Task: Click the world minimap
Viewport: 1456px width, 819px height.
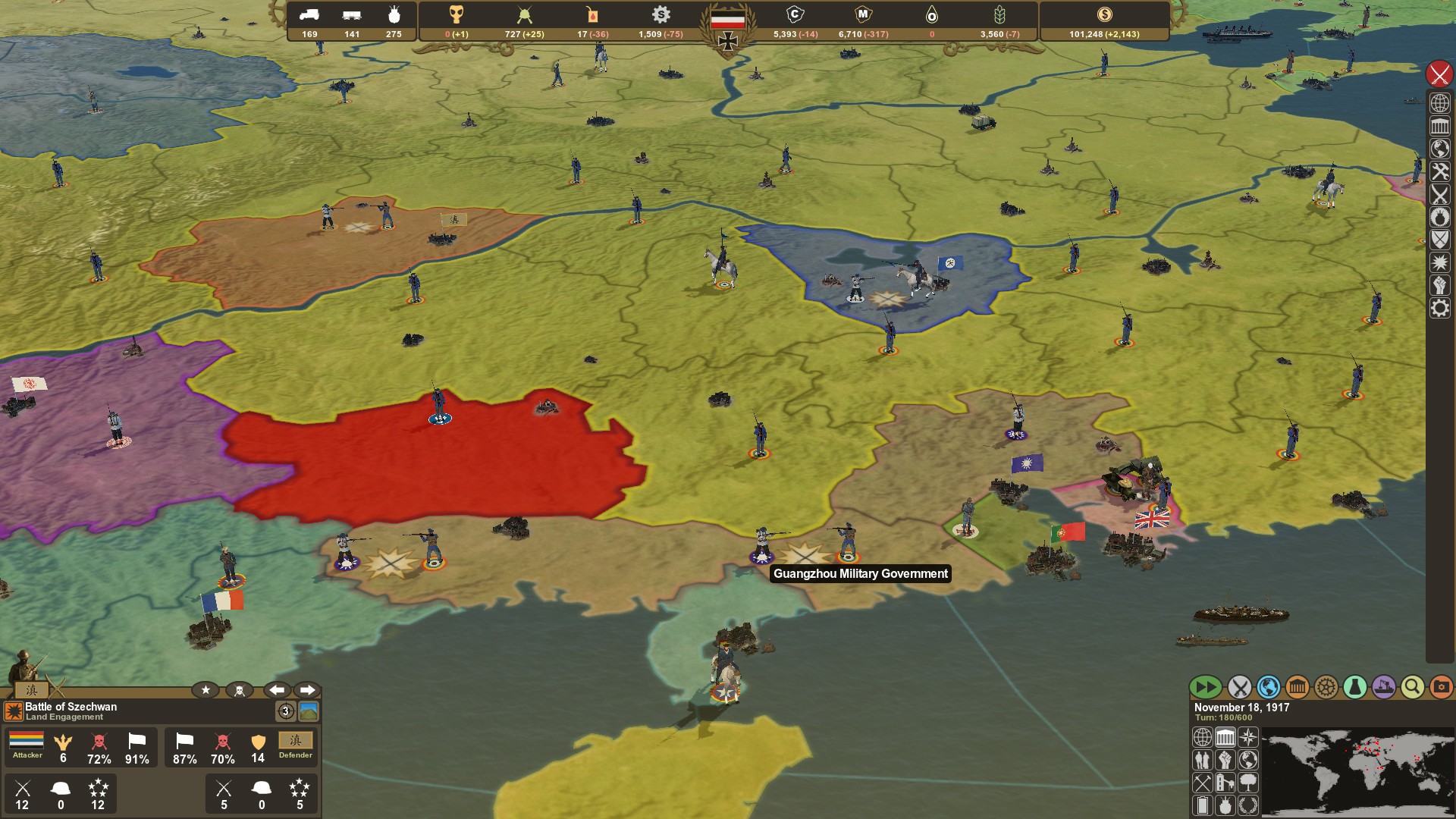Action: click(x=1357, y=772)
